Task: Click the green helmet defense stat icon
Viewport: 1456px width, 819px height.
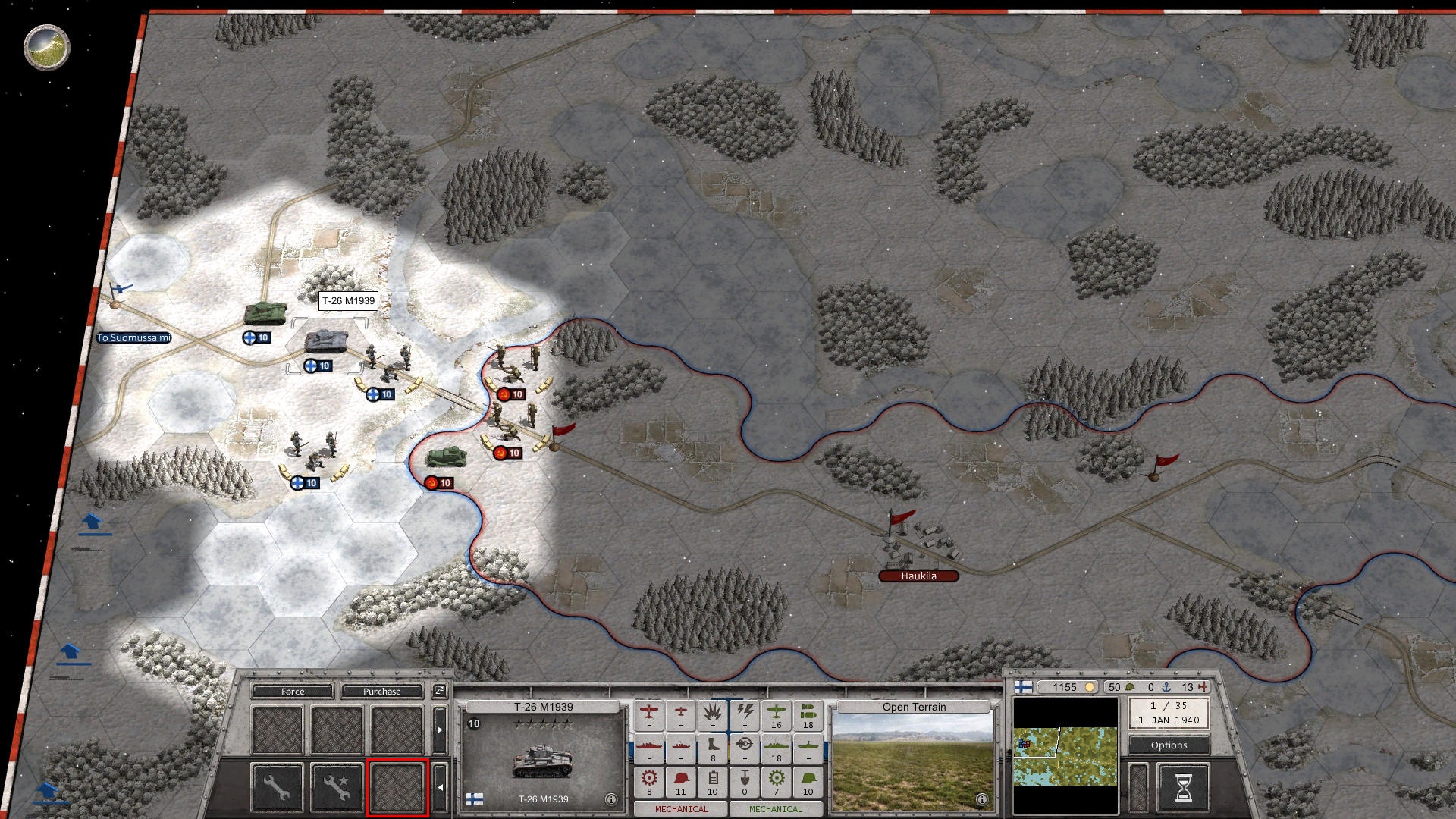Action: pyautogui.click(x=807, y=779)
